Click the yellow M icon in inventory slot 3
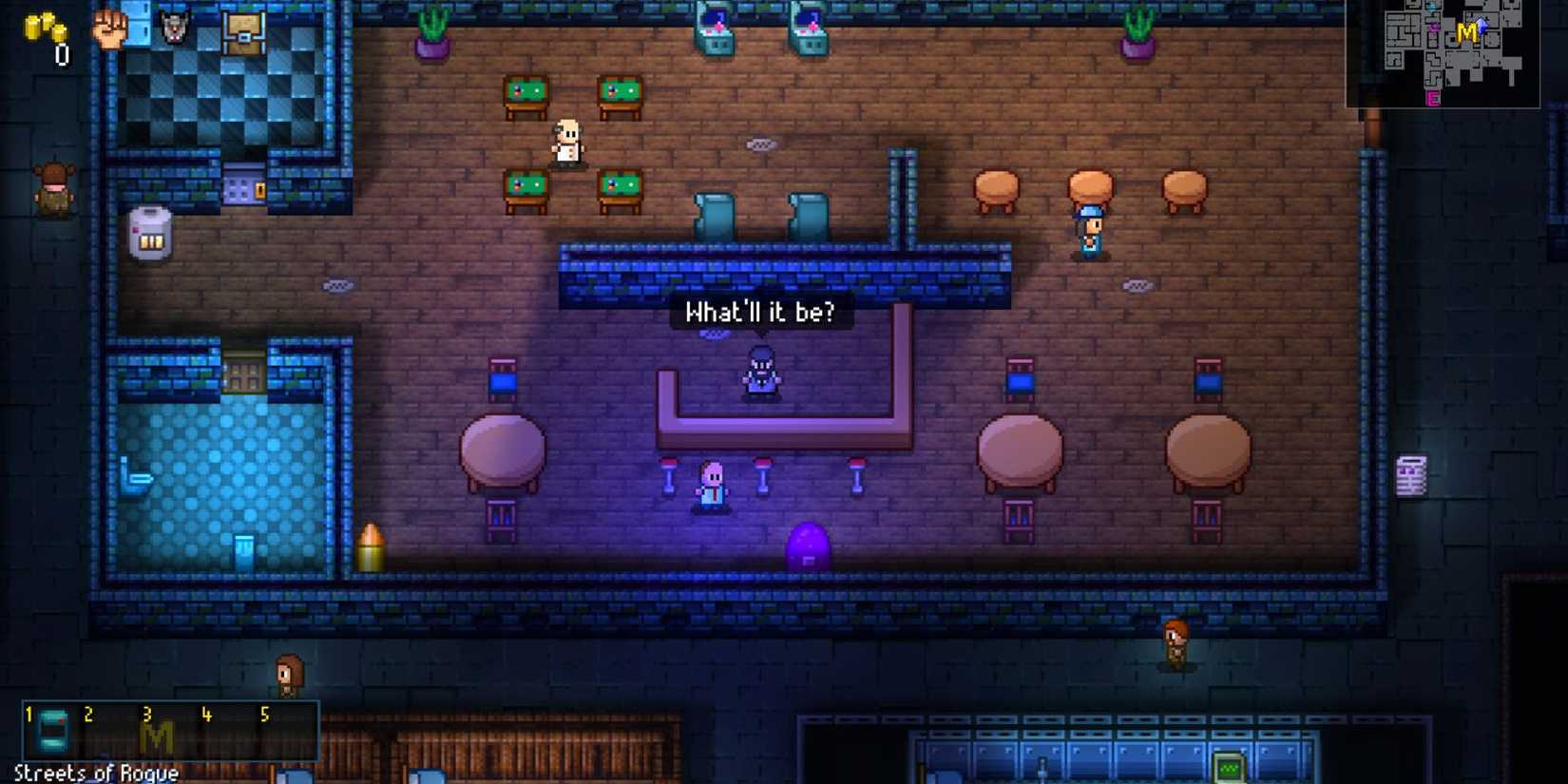The width and height of the screenshot is (1568, 784). point(160,735)
